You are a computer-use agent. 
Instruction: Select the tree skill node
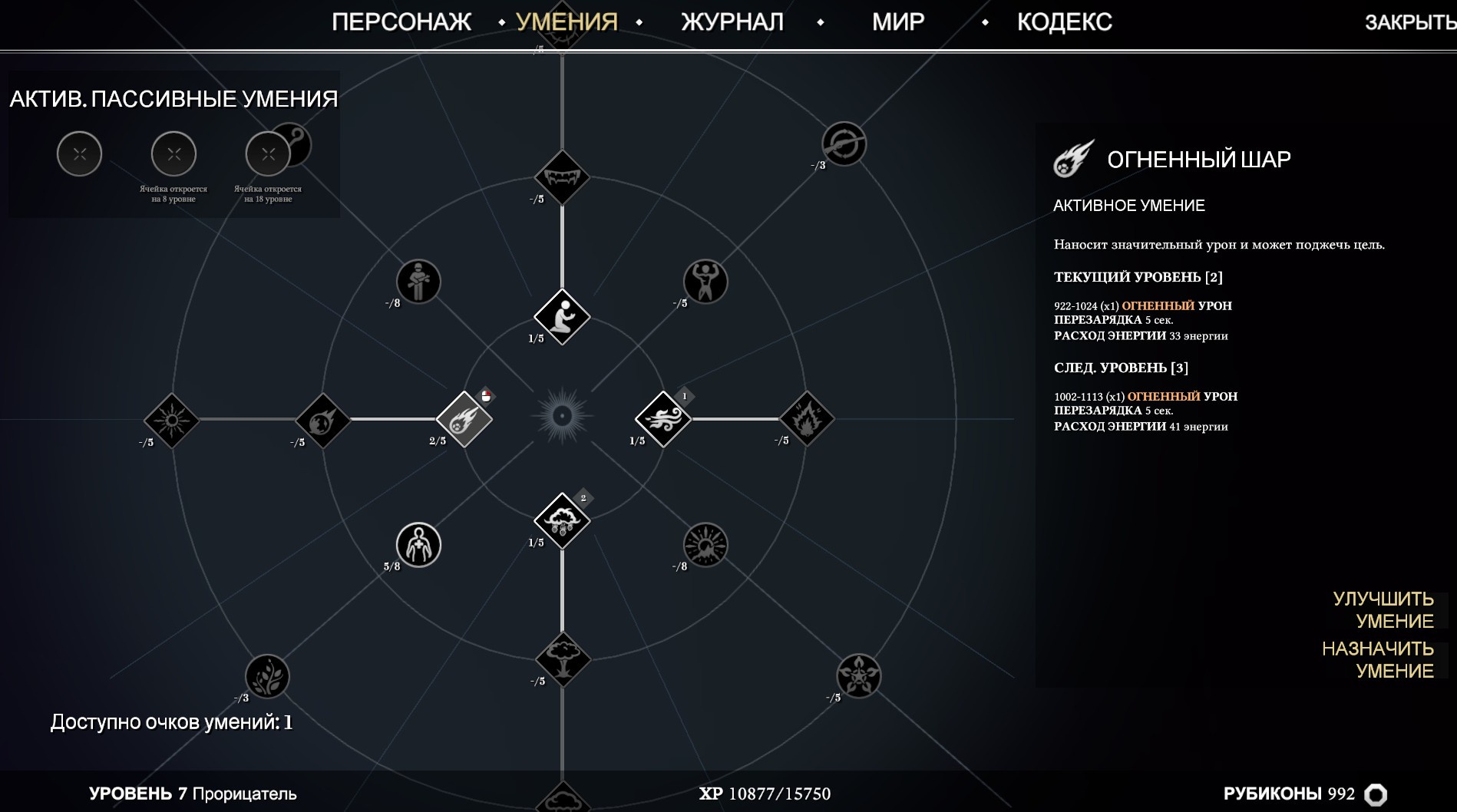click(x=563, y=659)
